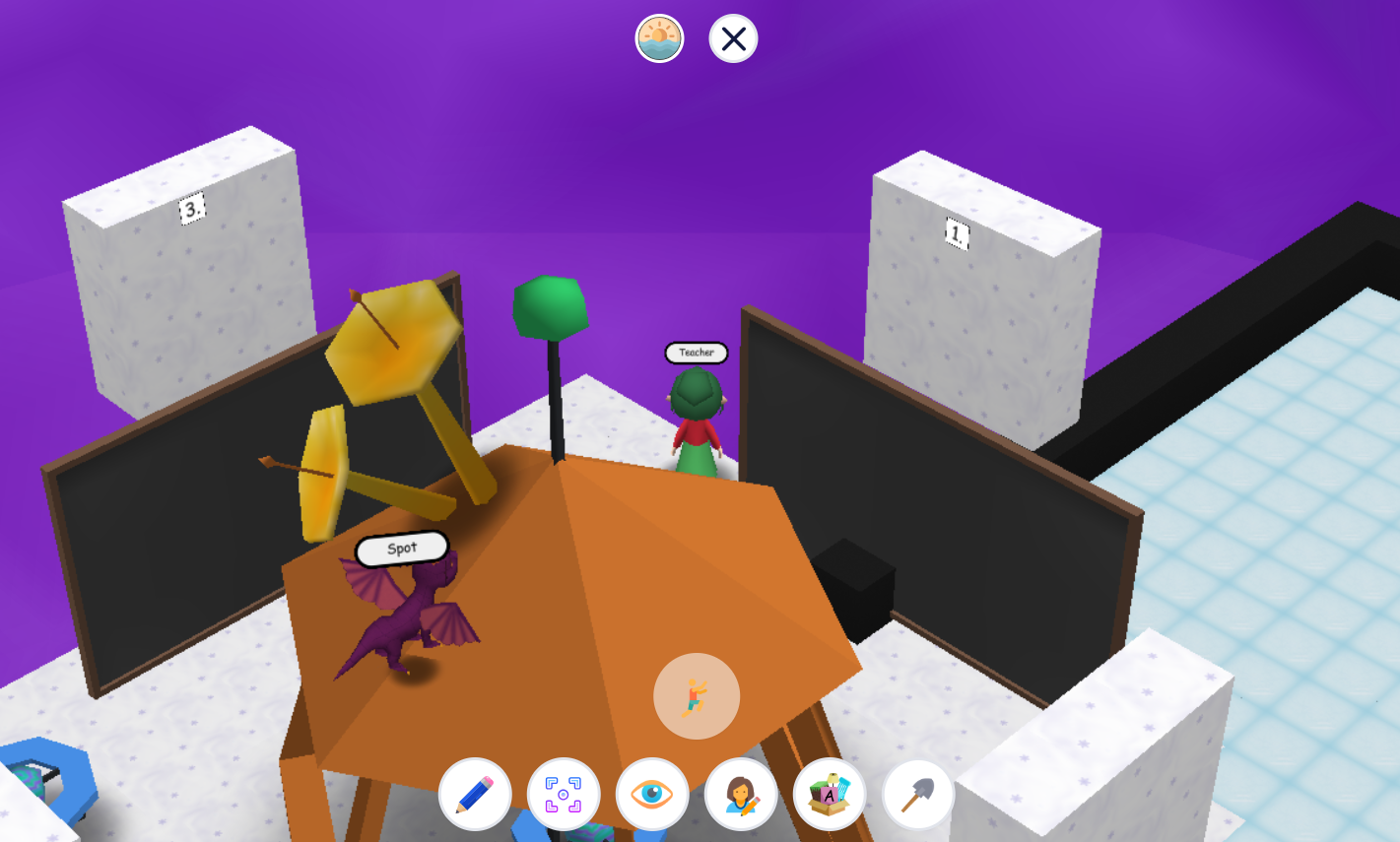Exit the editor with the X button

pyautogui.click(x=732, y=38)
